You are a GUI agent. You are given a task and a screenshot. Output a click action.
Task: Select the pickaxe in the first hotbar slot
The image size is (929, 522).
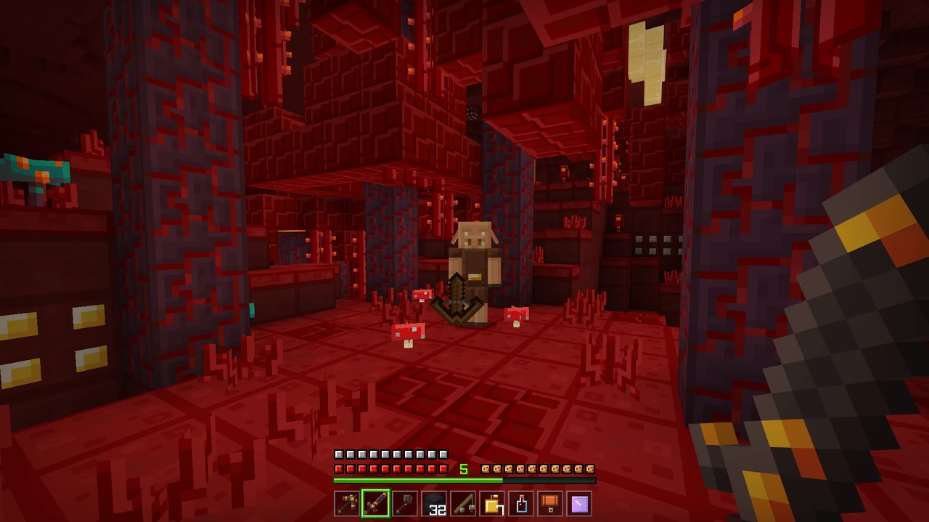coord(347,503)
